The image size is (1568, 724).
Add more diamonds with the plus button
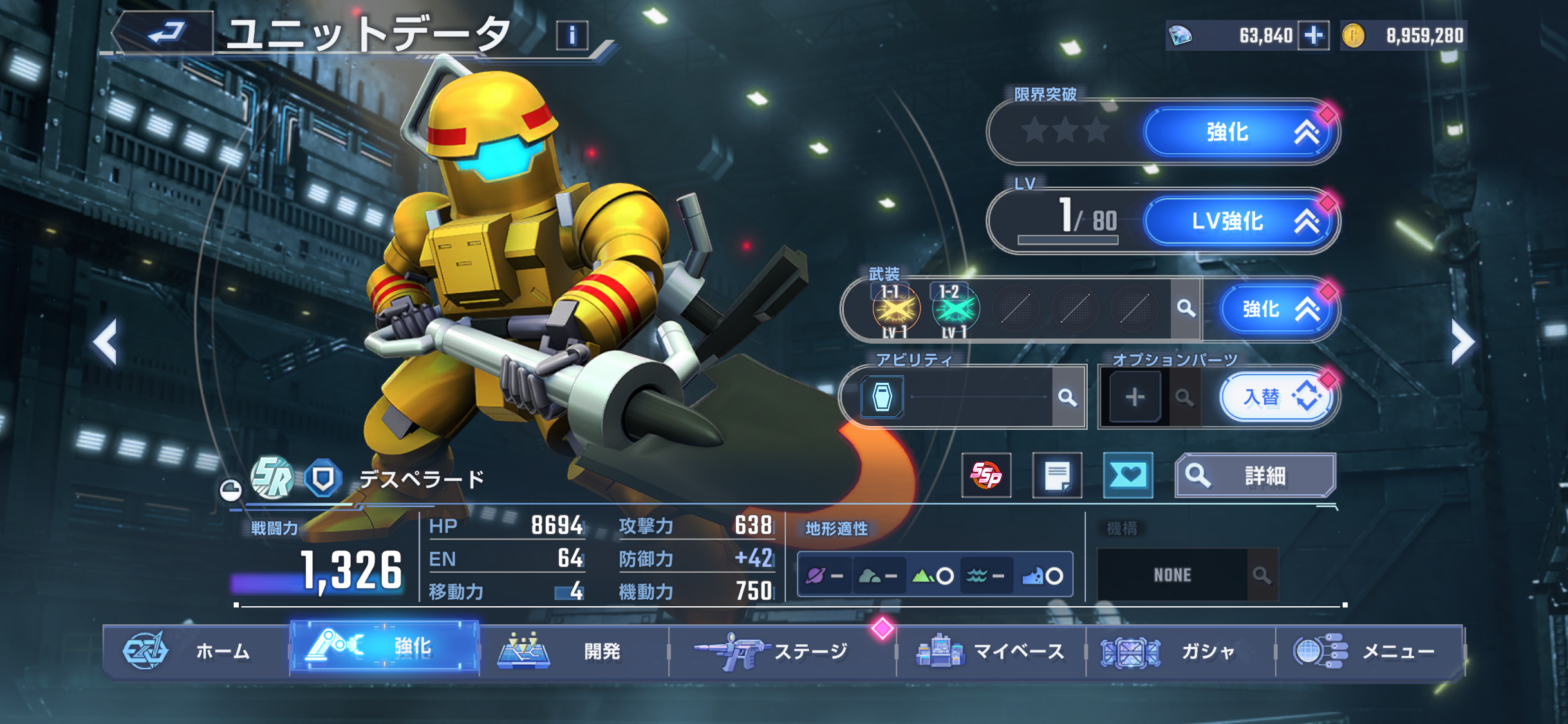(1313, 35)
